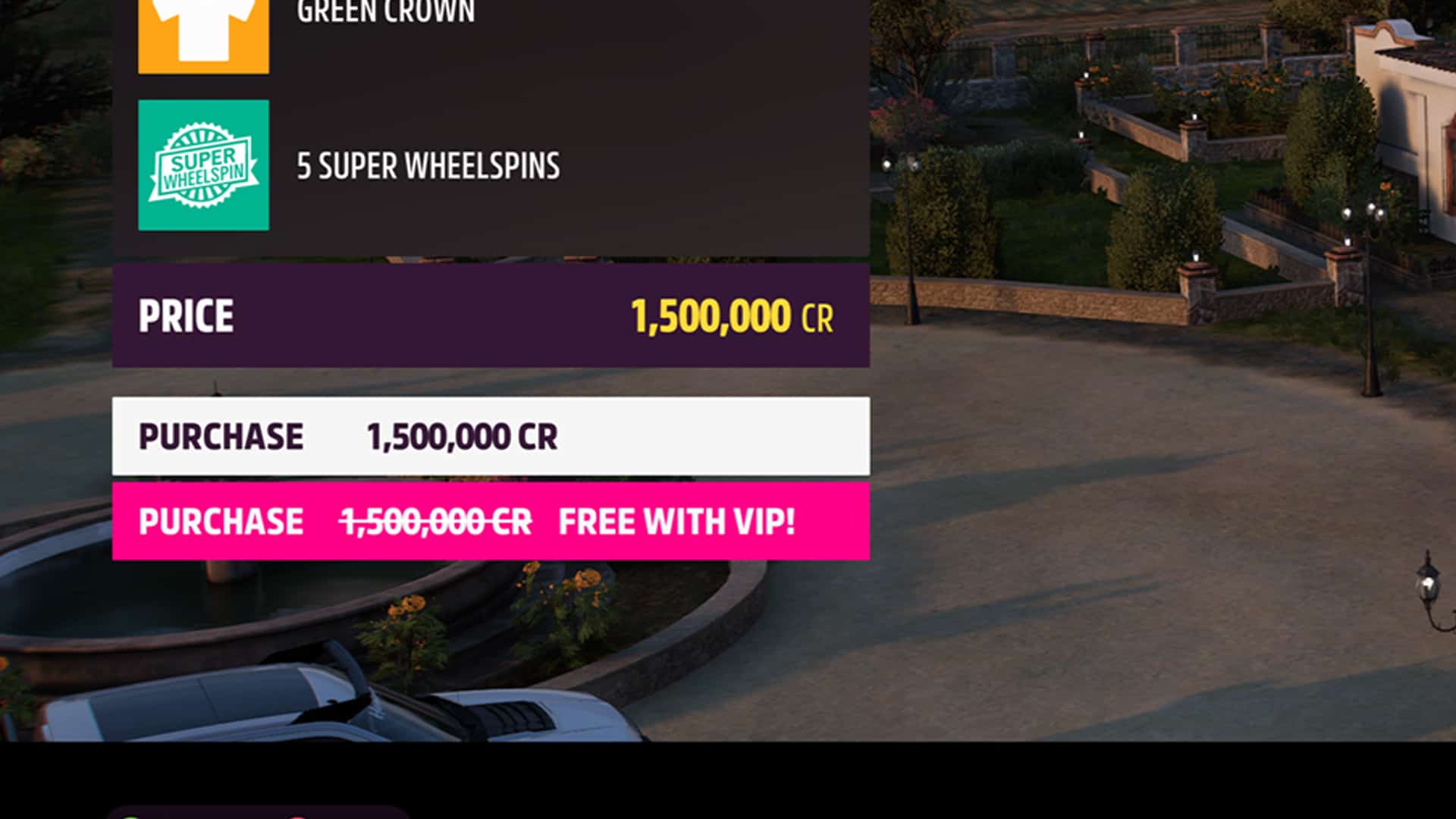
Task: Click the PURCHASE label on the pink row
Action: tap(221, 521)
